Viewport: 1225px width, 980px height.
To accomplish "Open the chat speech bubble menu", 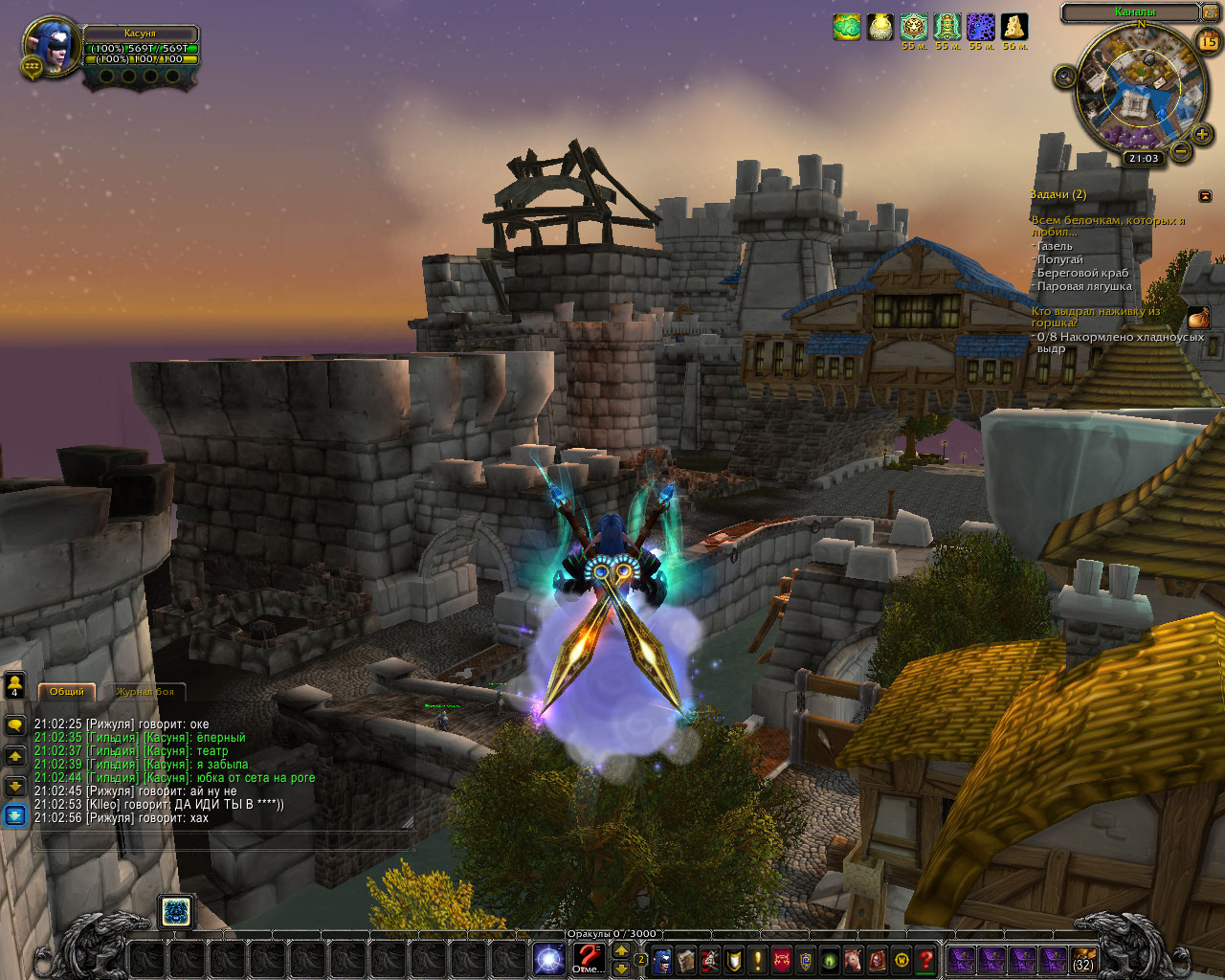I will [15, 726].
